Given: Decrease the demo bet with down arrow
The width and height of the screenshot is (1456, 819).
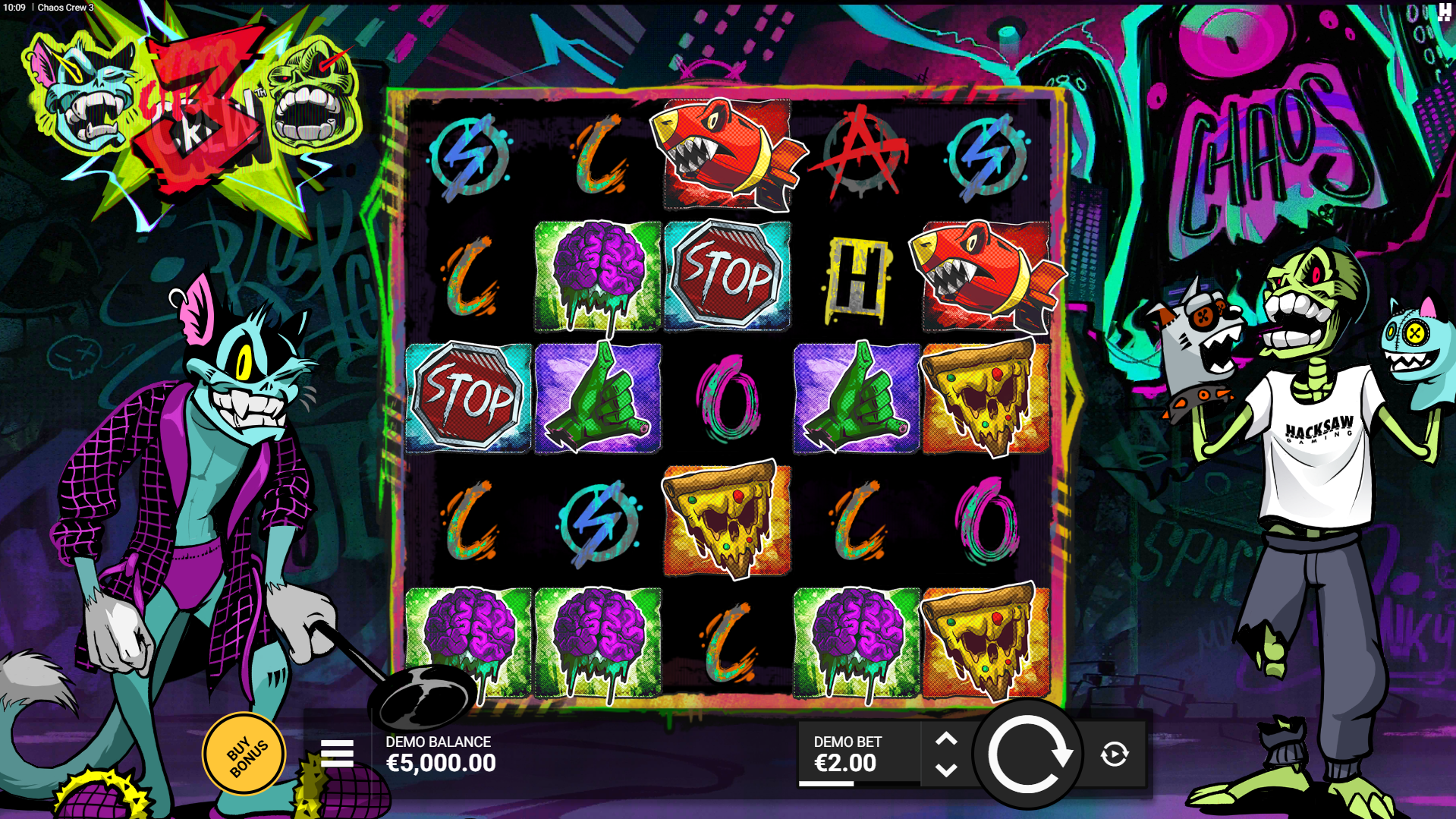Looking at the screenshot, I should 946,770.
